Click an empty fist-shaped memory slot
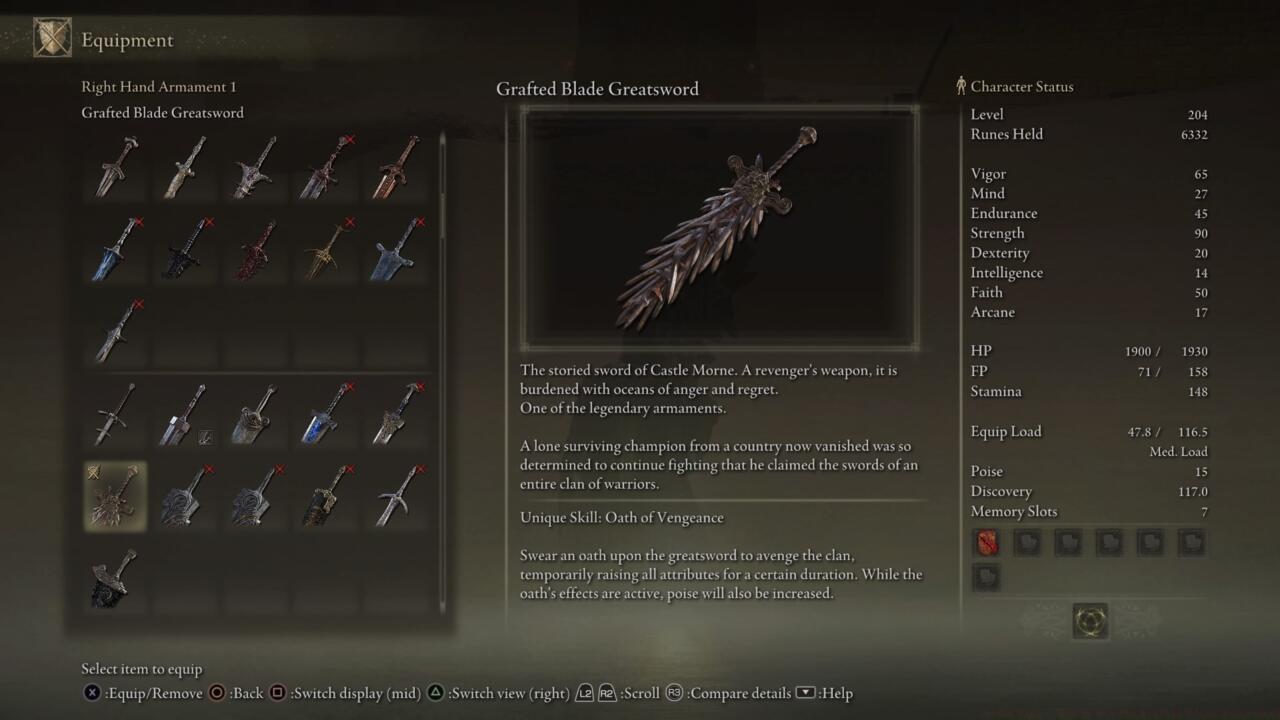 tap(1027, 541)
